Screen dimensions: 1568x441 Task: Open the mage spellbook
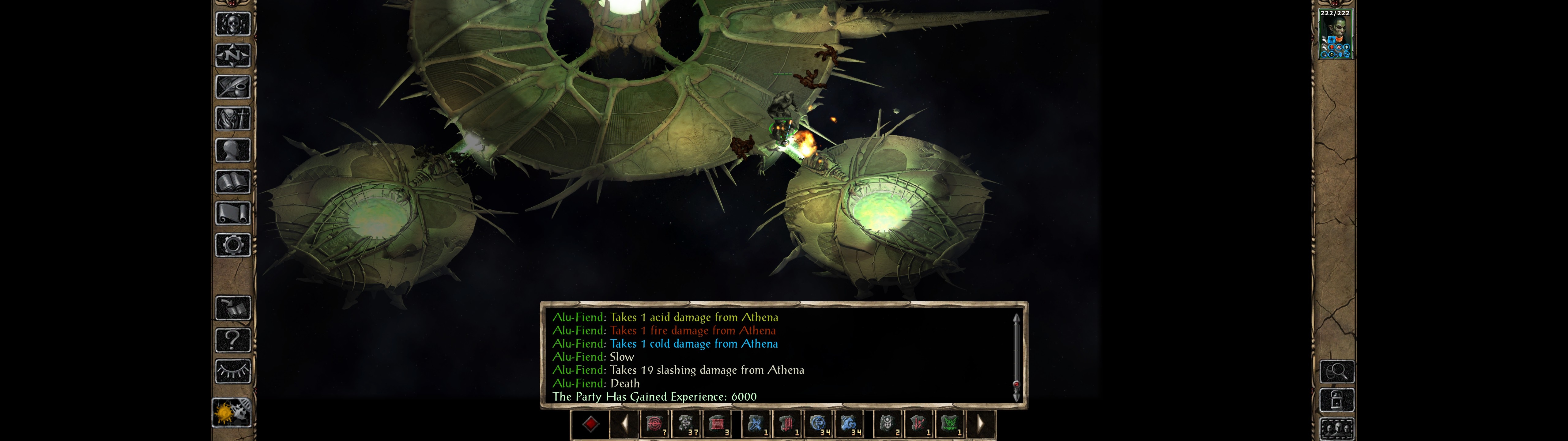click(x=232, y=182)
